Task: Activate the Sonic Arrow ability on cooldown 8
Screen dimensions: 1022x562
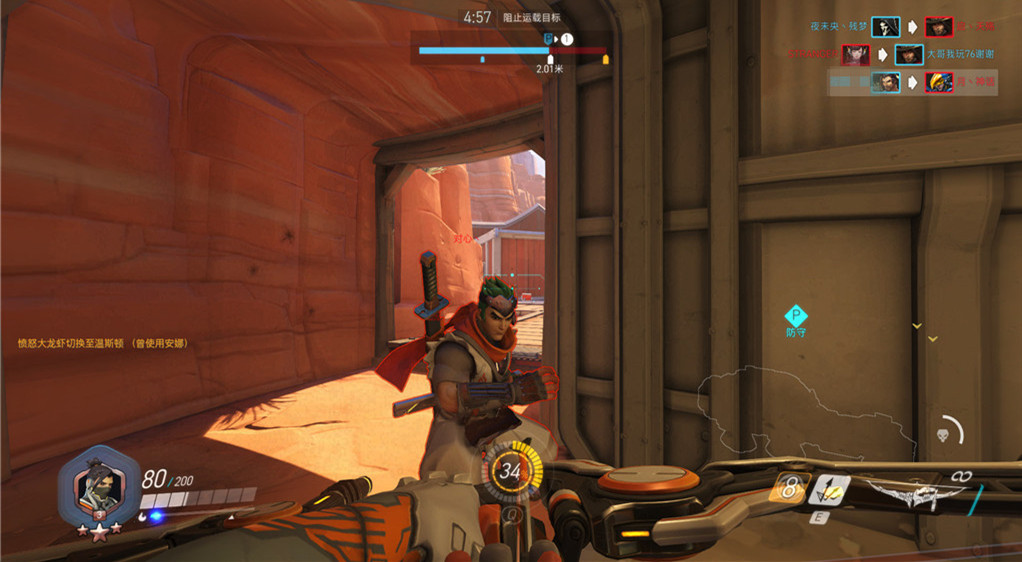Action: click(x=788, y=488)
